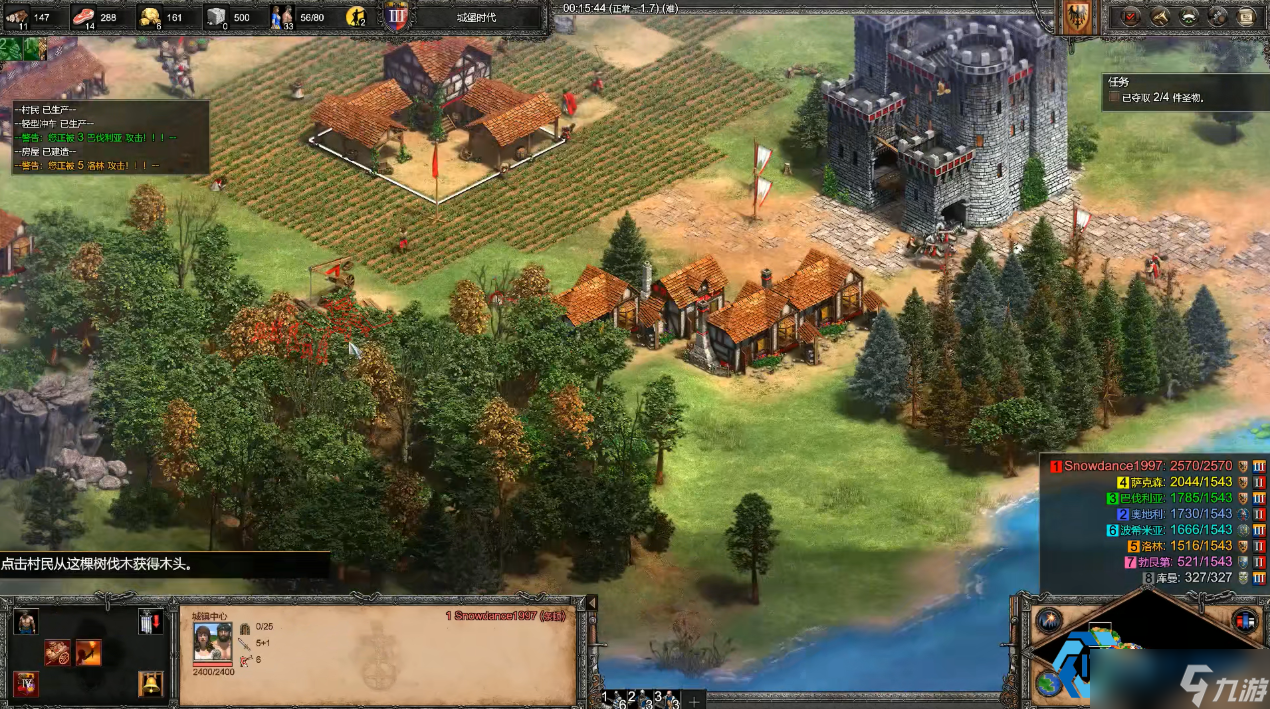This screenshot has height=709, width=1270.
Task: Advance to the Imperial Age
Action: coord(26,685)
